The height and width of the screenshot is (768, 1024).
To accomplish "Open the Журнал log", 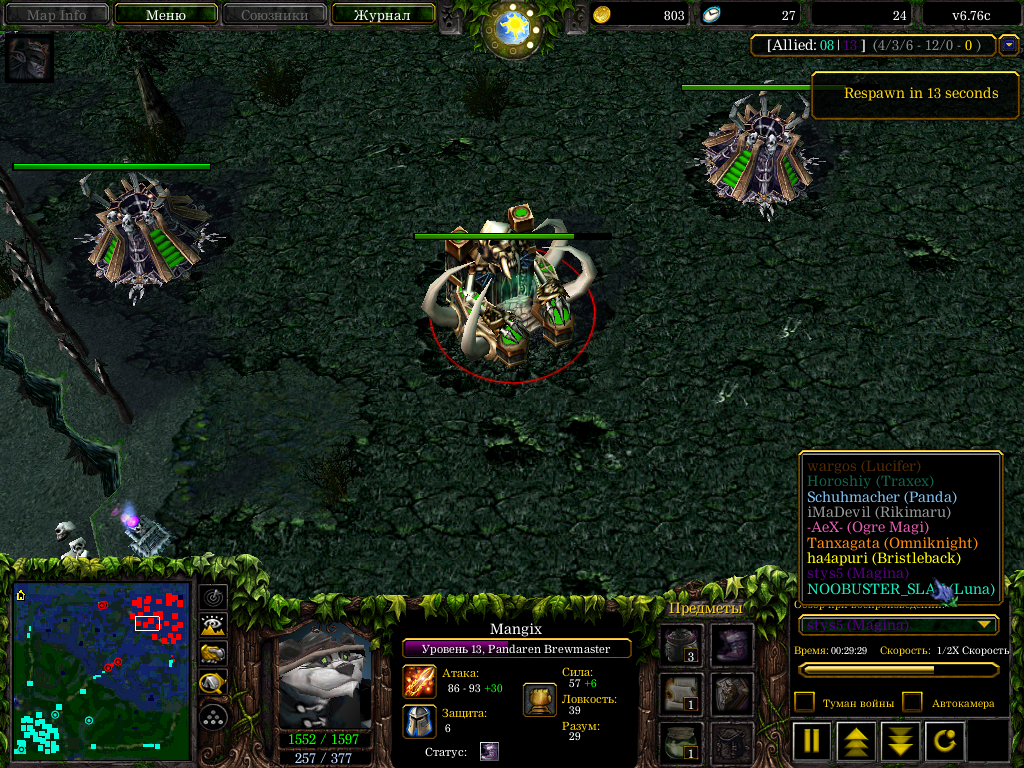I will tap(382, 15).
